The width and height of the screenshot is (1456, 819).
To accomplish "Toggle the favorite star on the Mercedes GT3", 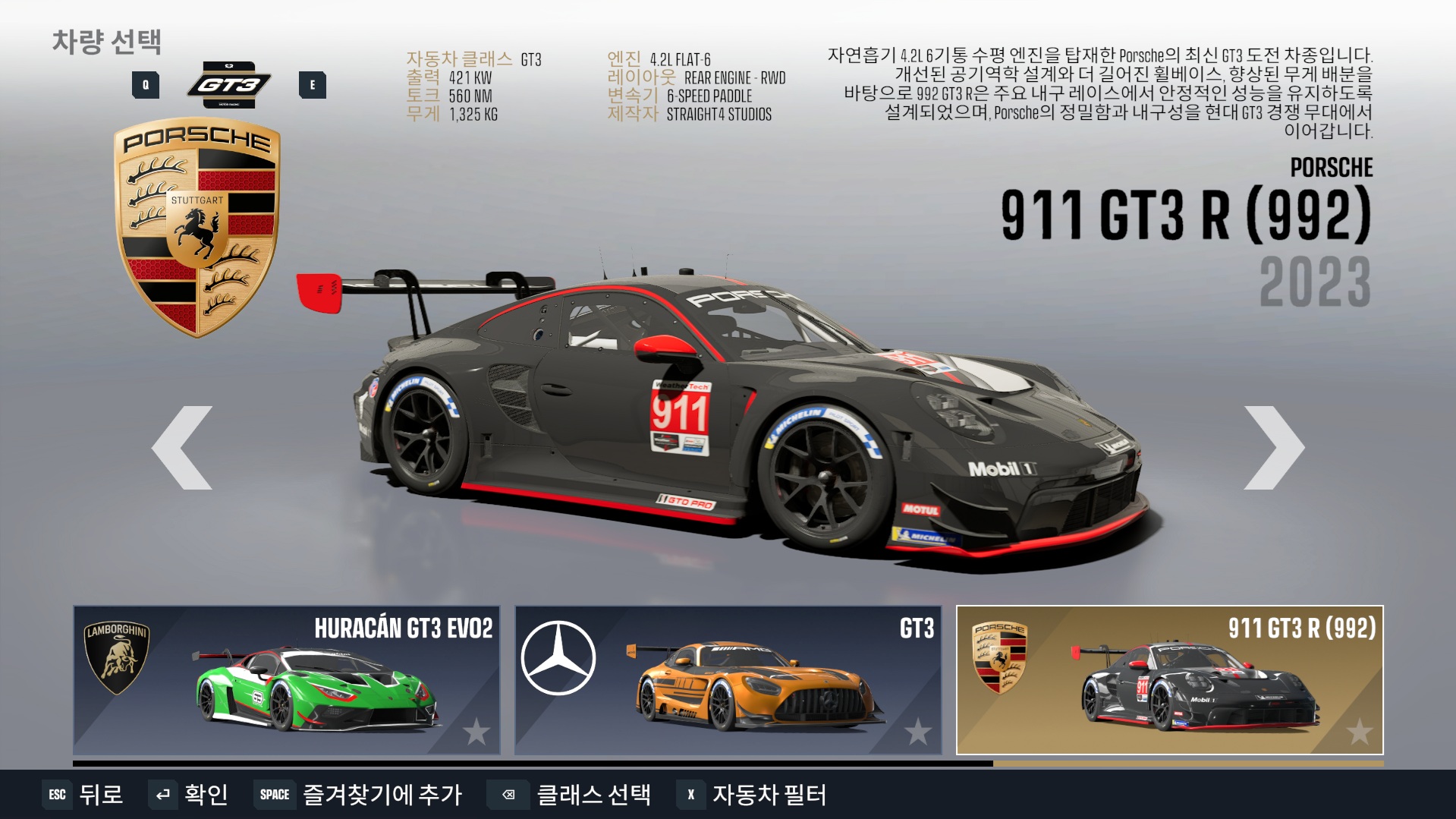I will pos(918,732).
